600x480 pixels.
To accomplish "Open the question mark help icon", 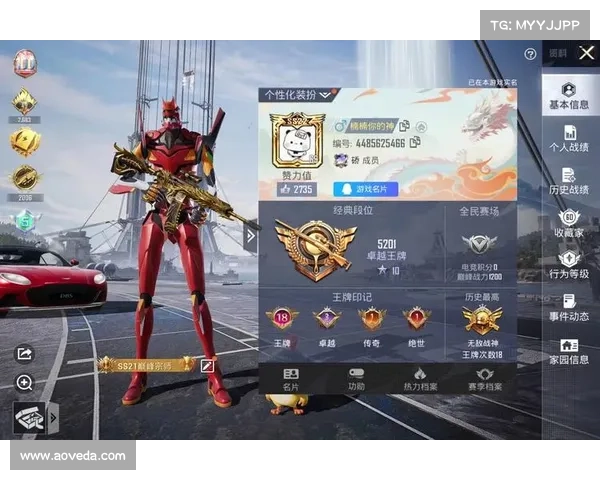I will coord(530,54).
